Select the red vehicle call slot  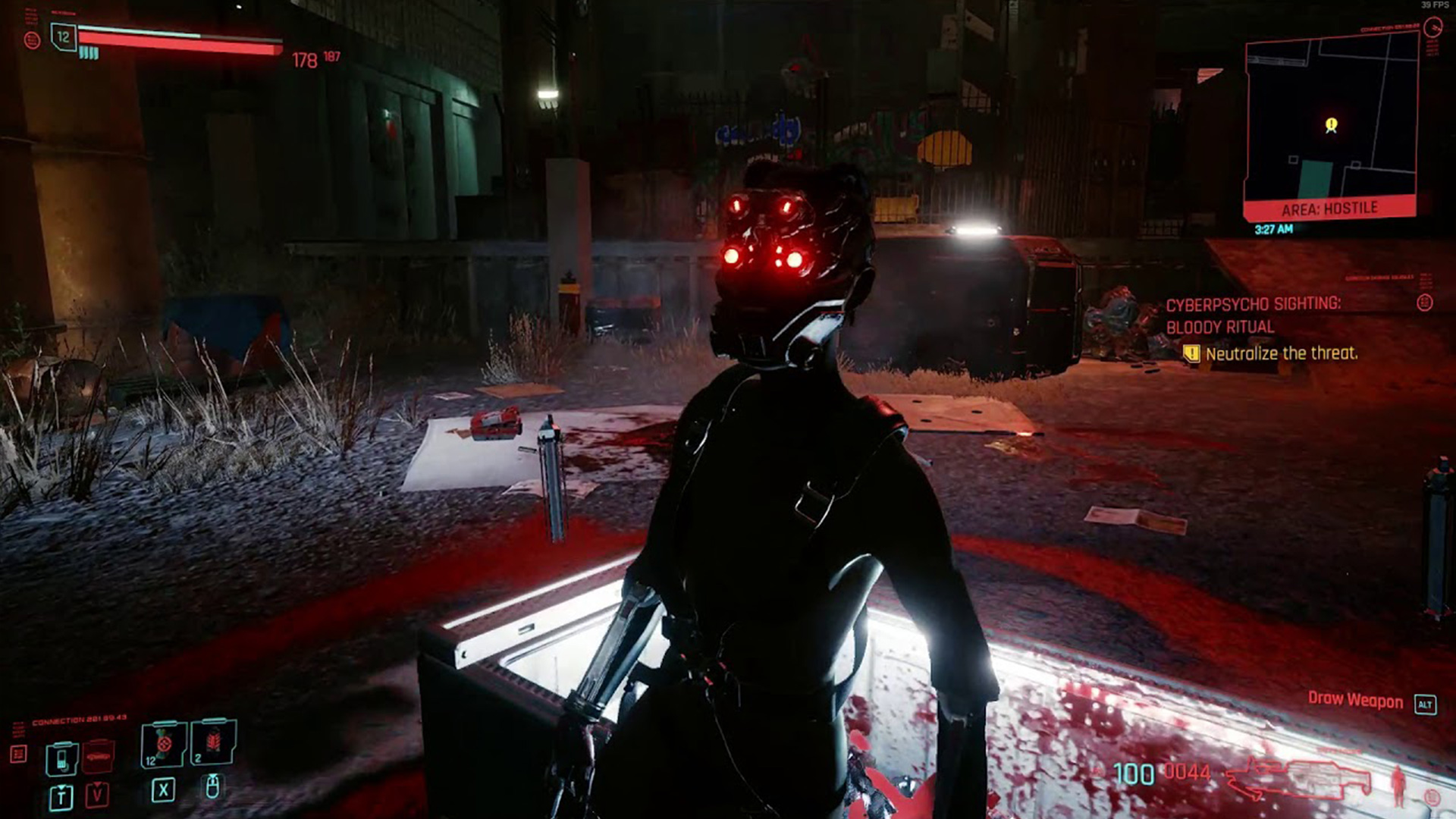pos(98,757)
